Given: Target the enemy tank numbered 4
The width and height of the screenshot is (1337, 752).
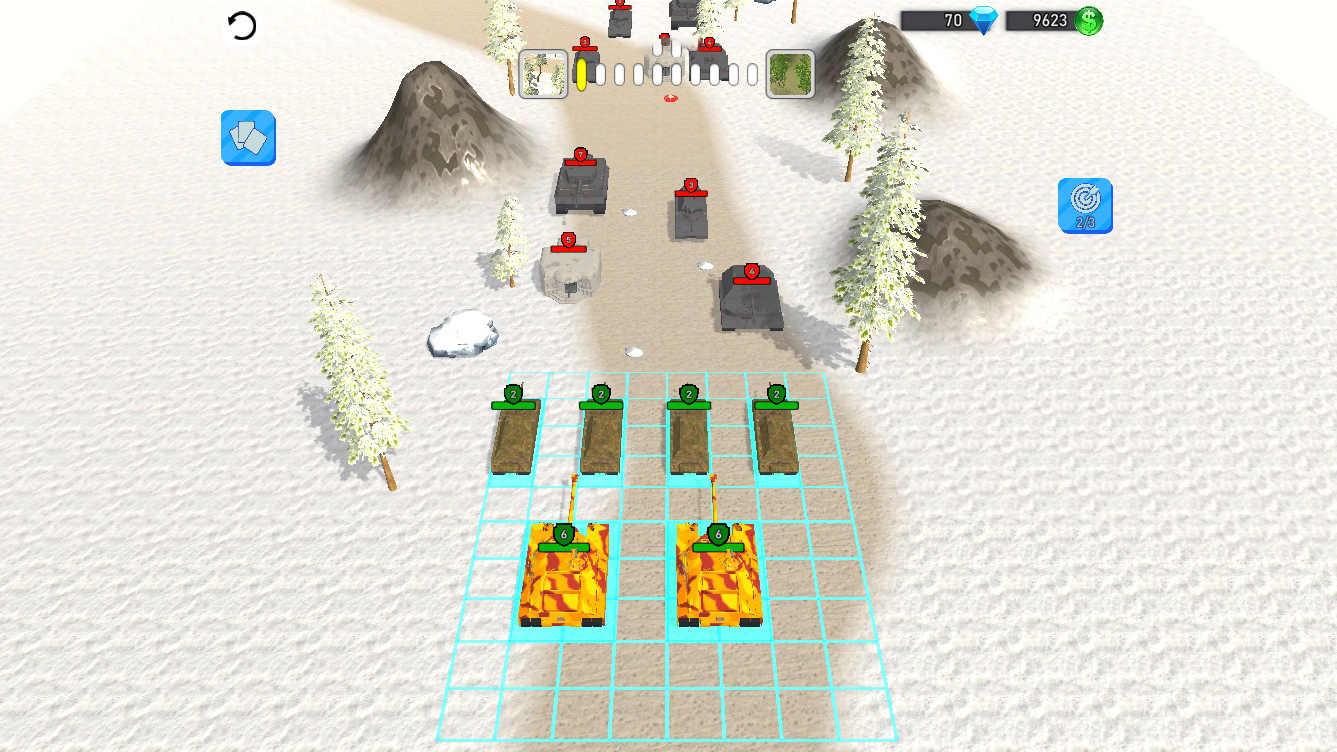Looking at the screenshot, I should pos(751,300).
